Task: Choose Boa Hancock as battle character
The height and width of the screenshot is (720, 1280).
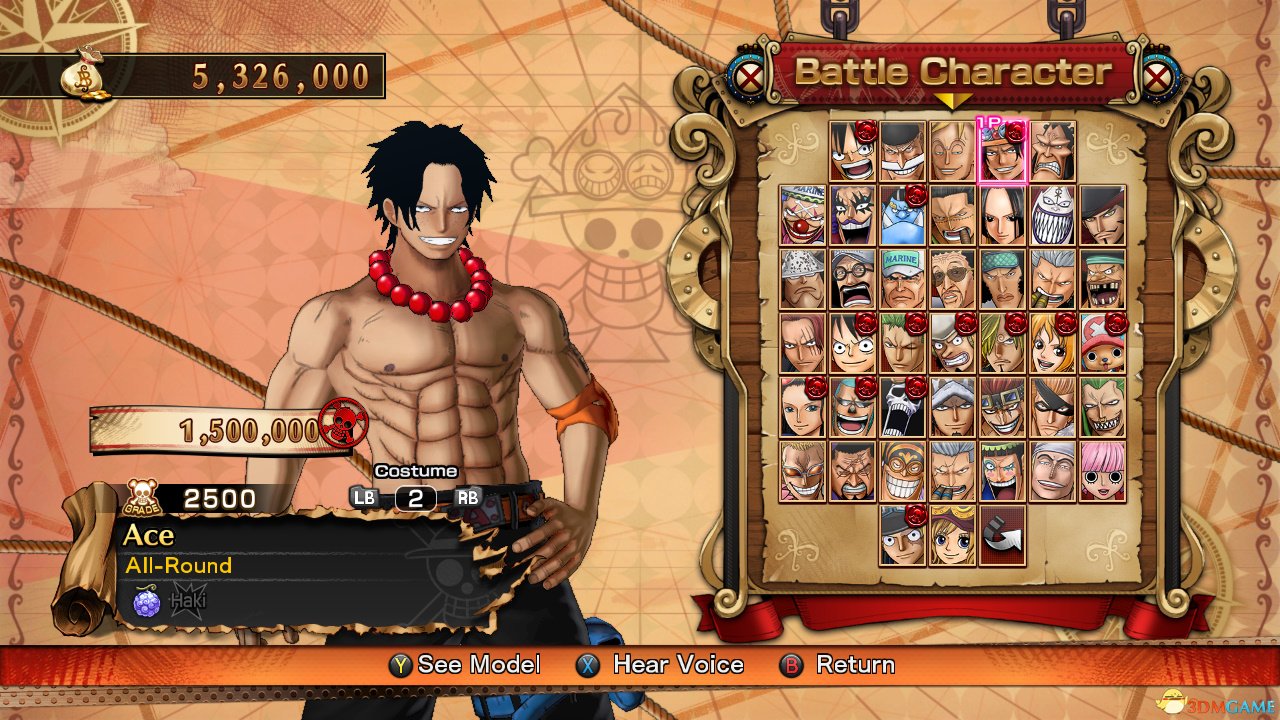Action: click(x=1003, y=214)
